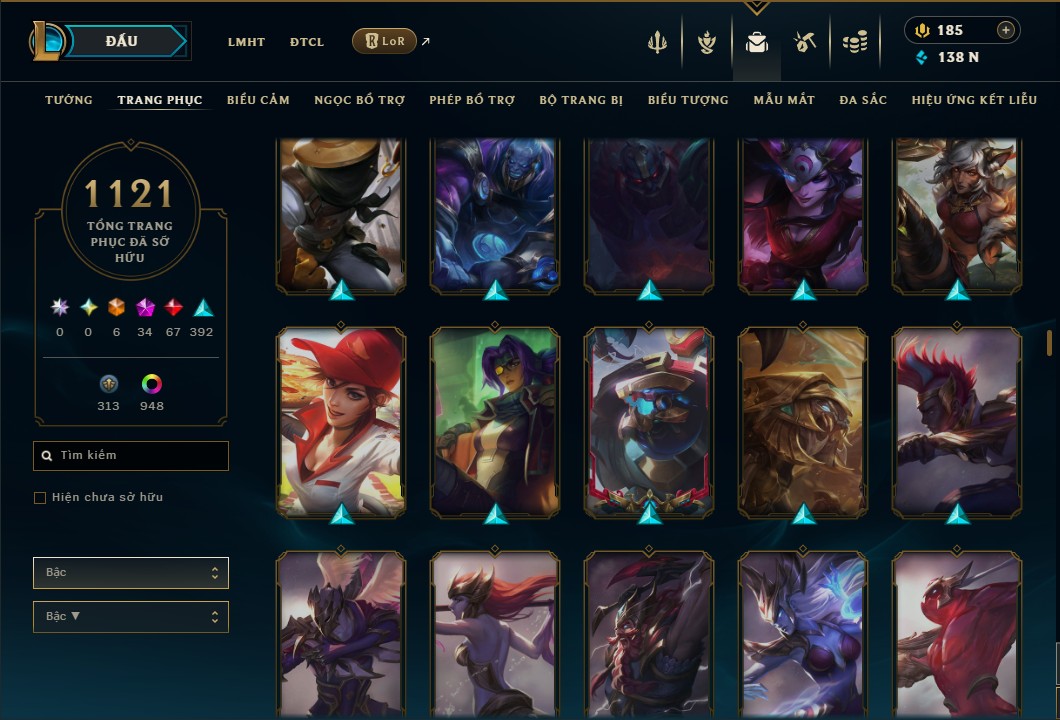Open the MẪU MẮT tab

click(x=784, y=100)
